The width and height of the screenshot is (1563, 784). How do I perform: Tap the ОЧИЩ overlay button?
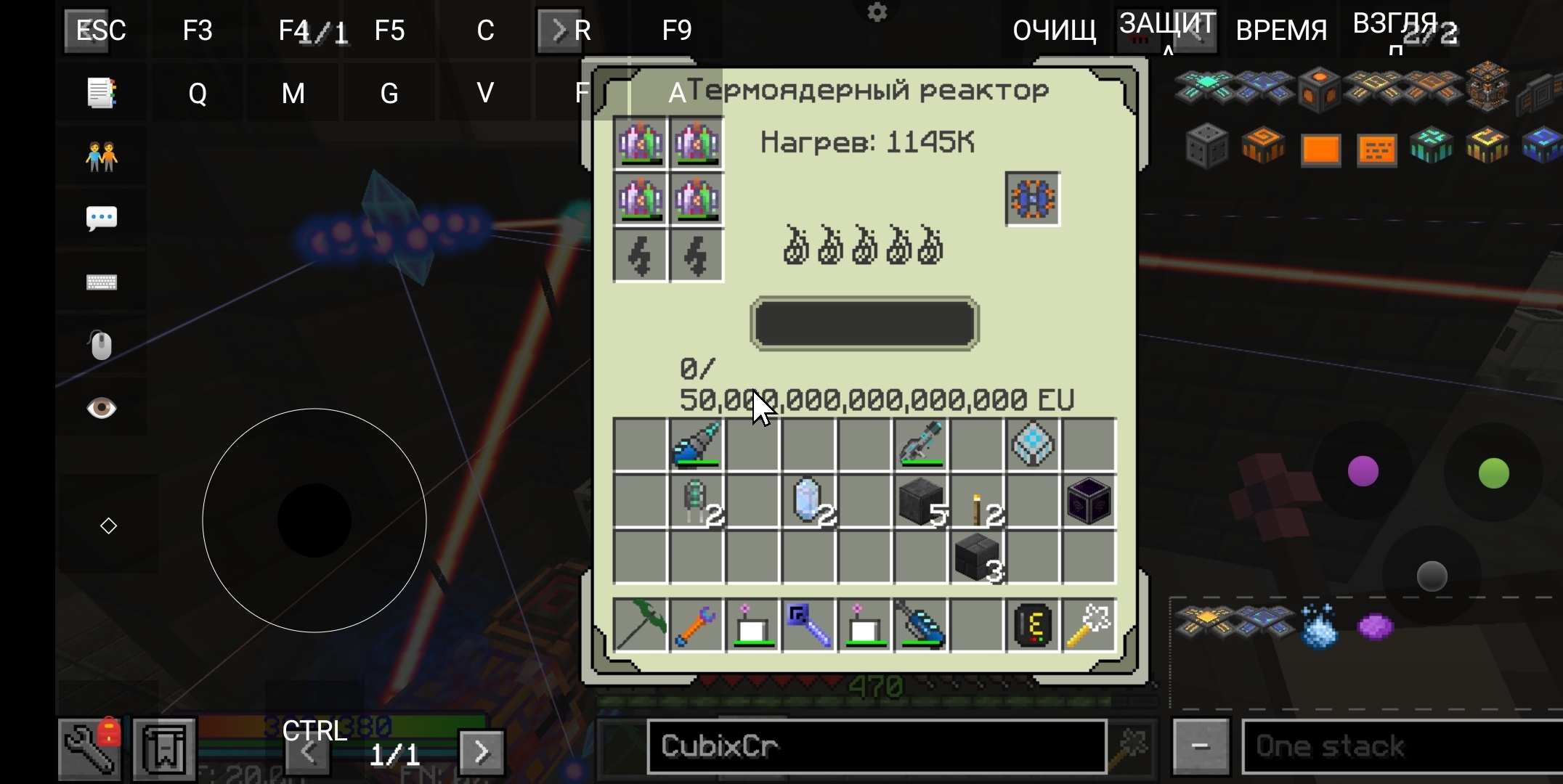coord(1054,30)
